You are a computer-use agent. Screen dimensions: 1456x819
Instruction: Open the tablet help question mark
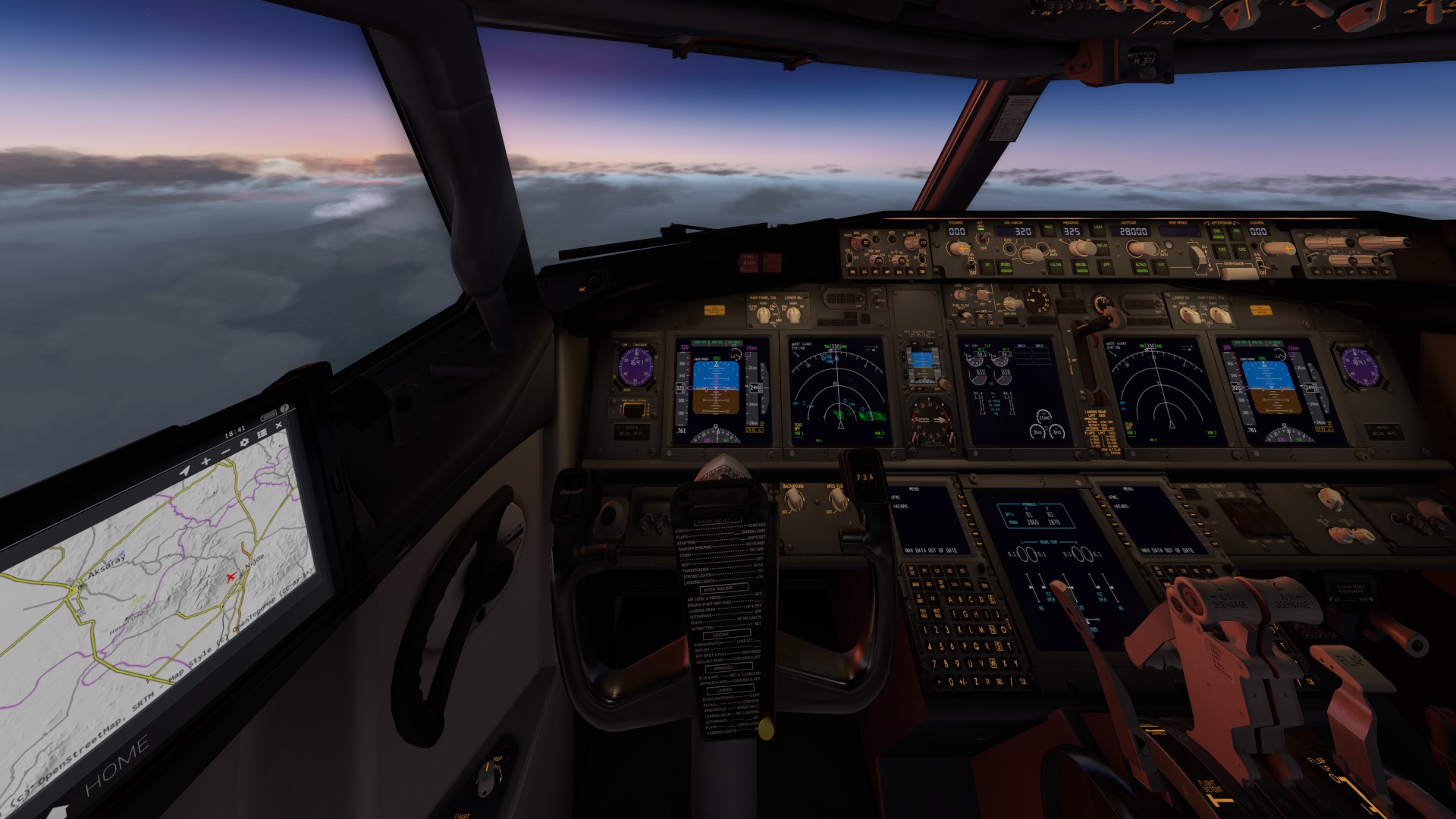pos(284,408)
